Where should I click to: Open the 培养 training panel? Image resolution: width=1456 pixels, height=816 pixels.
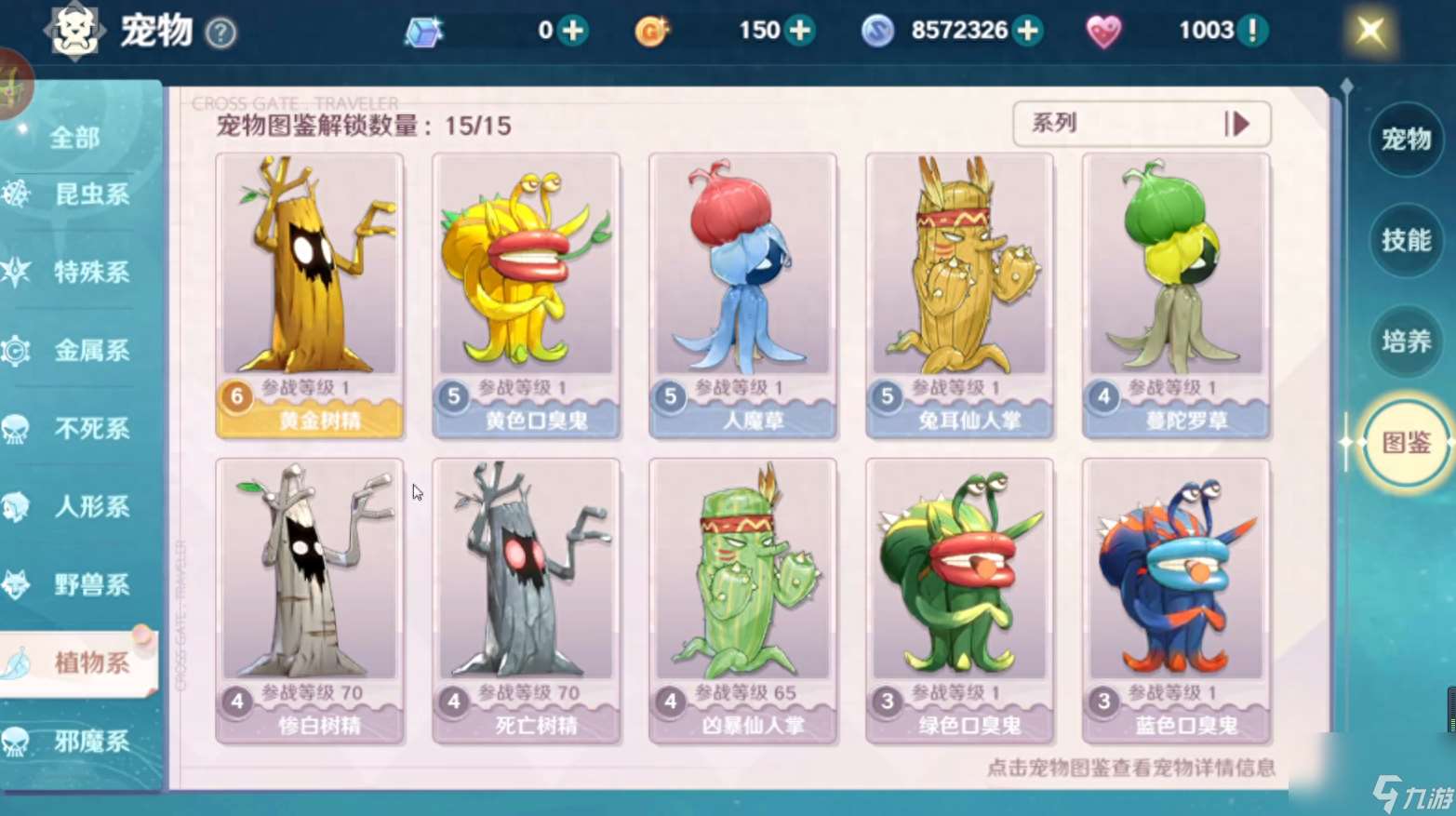click(1405, 342)
